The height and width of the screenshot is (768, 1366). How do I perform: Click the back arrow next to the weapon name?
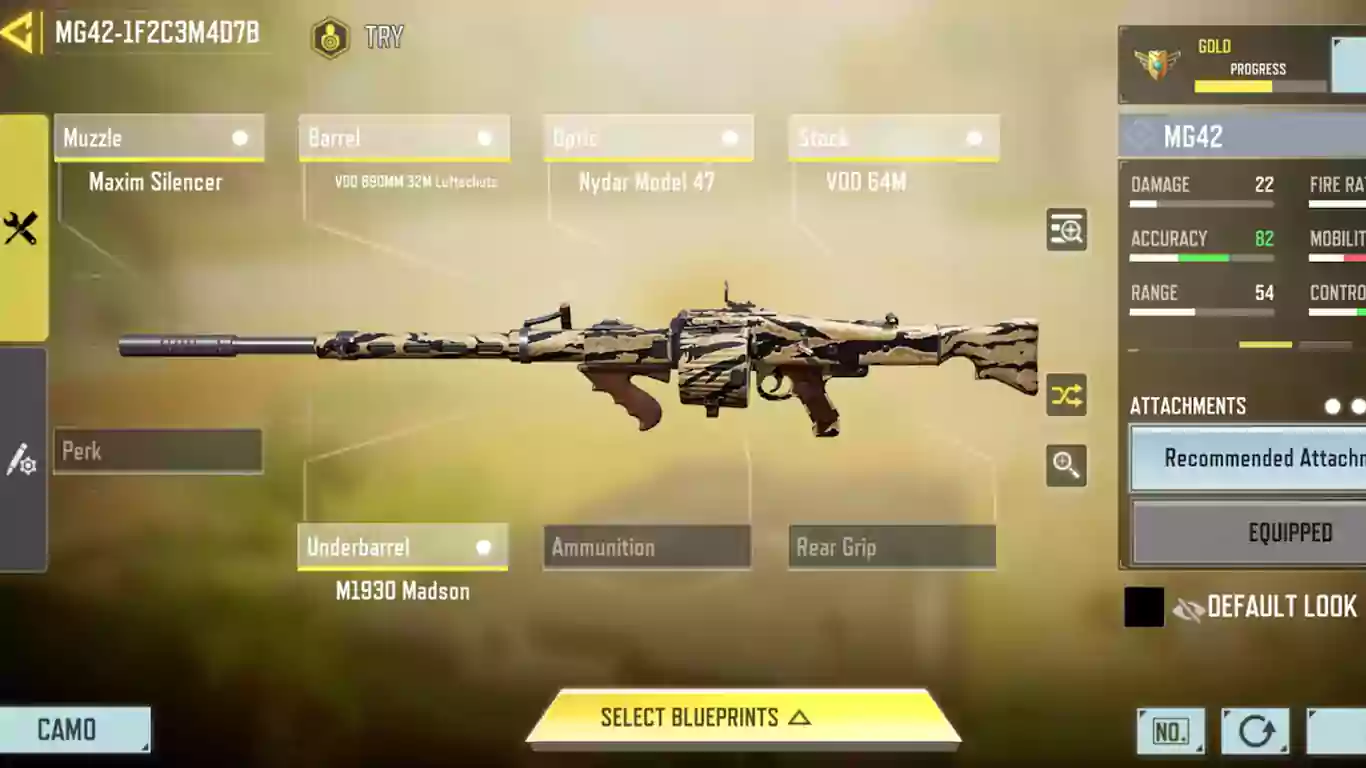[16, 33]
